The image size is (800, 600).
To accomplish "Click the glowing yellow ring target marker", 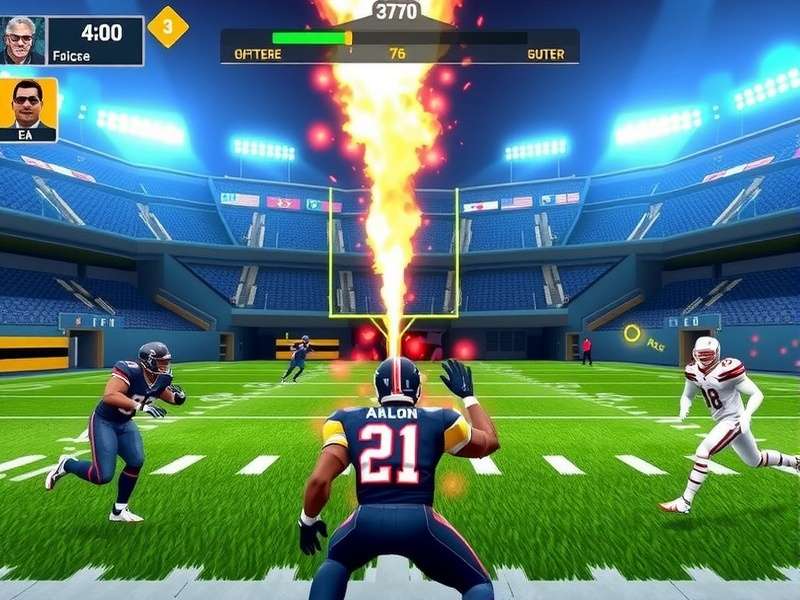I will point(632,334).
